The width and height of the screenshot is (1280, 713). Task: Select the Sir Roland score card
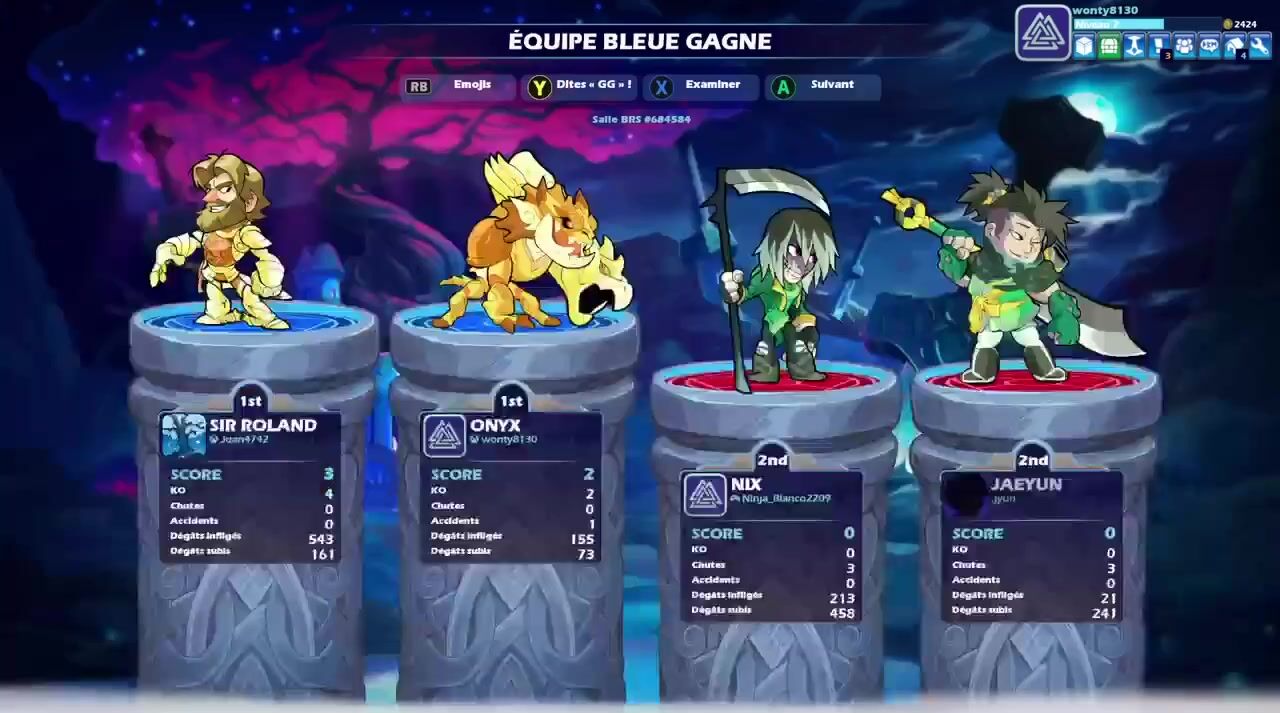[251, 487]
